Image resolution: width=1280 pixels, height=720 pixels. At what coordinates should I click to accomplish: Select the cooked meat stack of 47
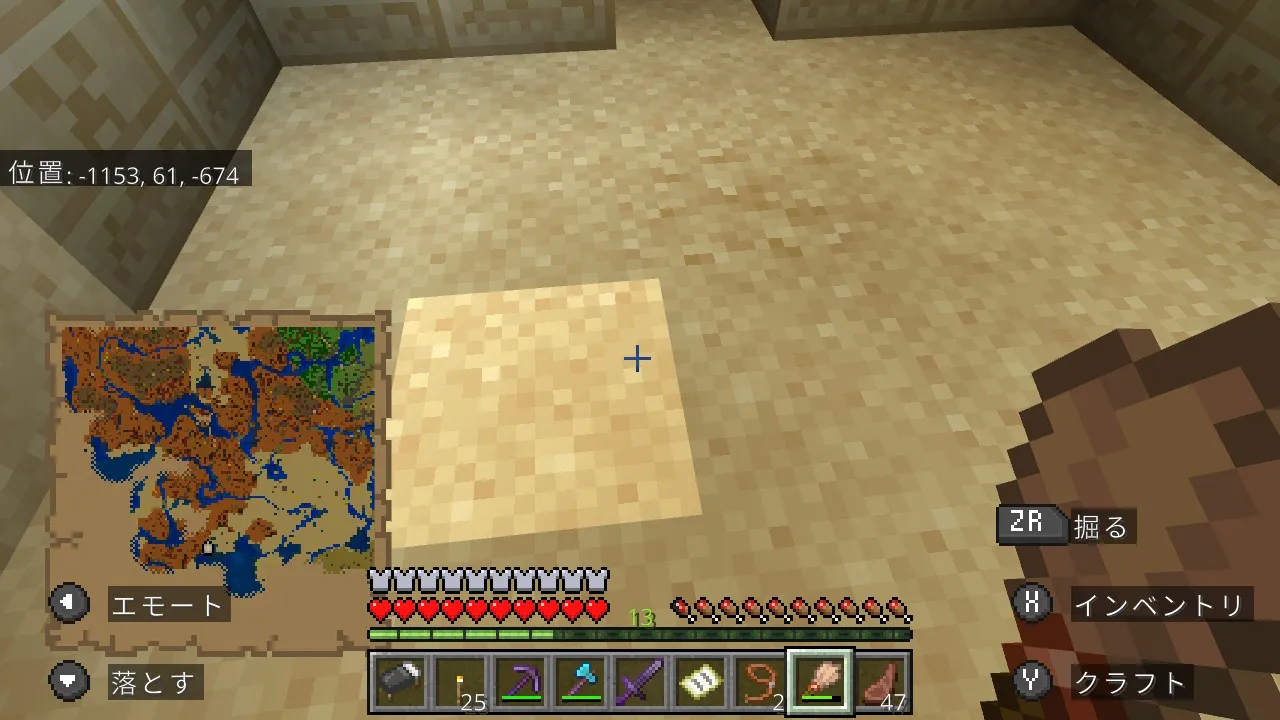coord(880,682)
